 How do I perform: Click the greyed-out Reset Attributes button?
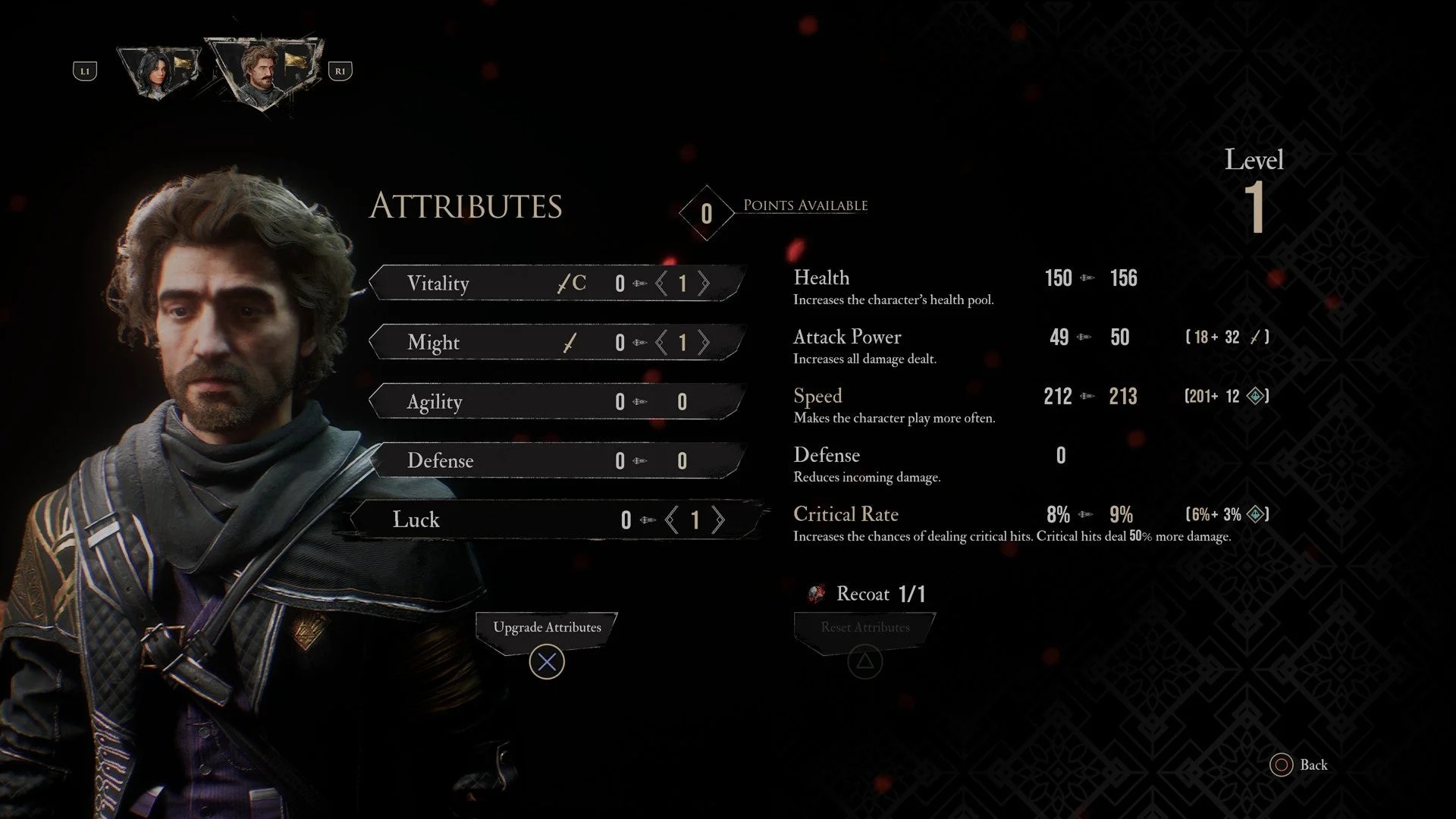[864, 628]
